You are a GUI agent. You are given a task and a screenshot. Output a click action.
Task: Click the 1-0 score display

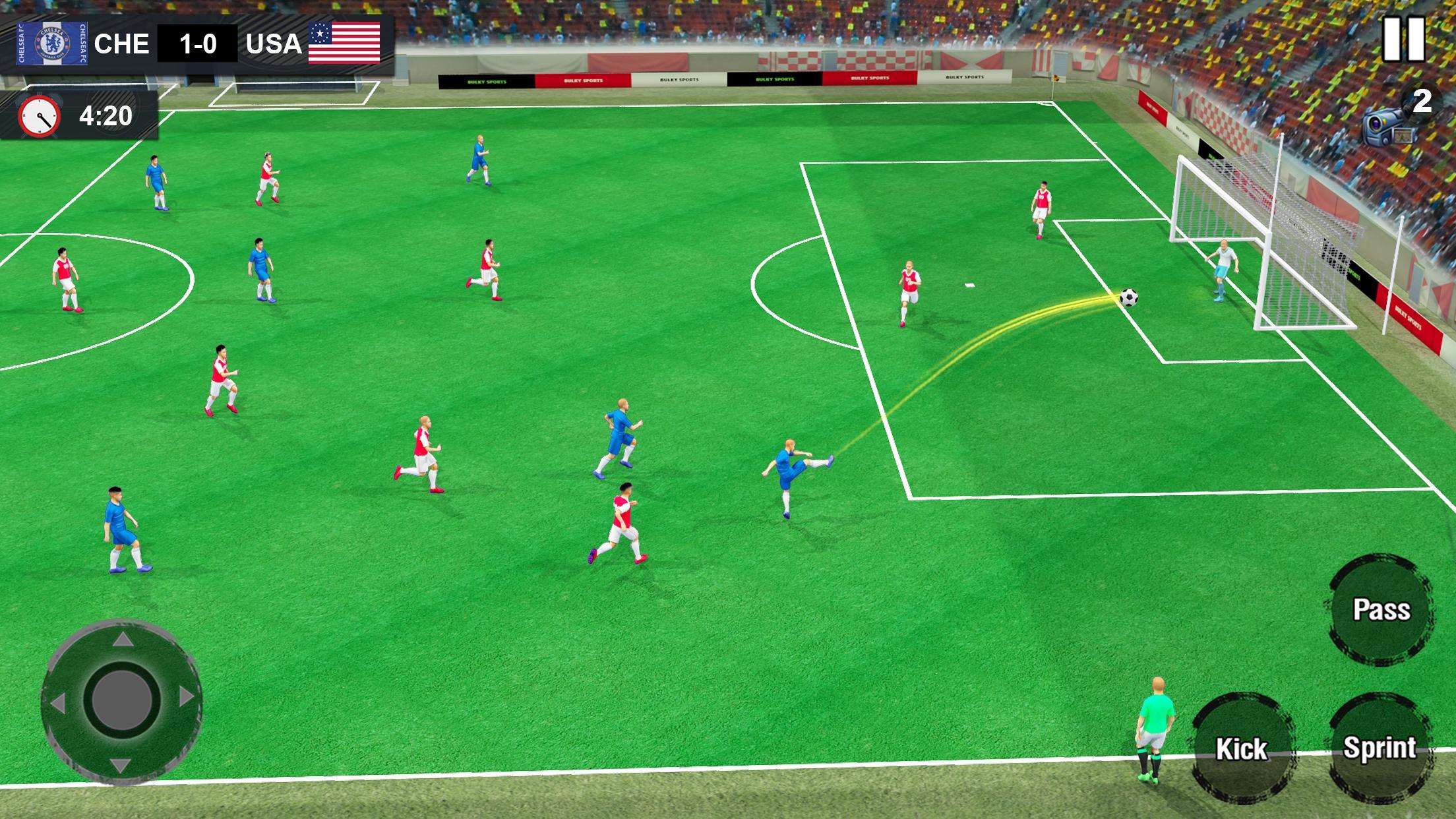(x=197, y=43)
